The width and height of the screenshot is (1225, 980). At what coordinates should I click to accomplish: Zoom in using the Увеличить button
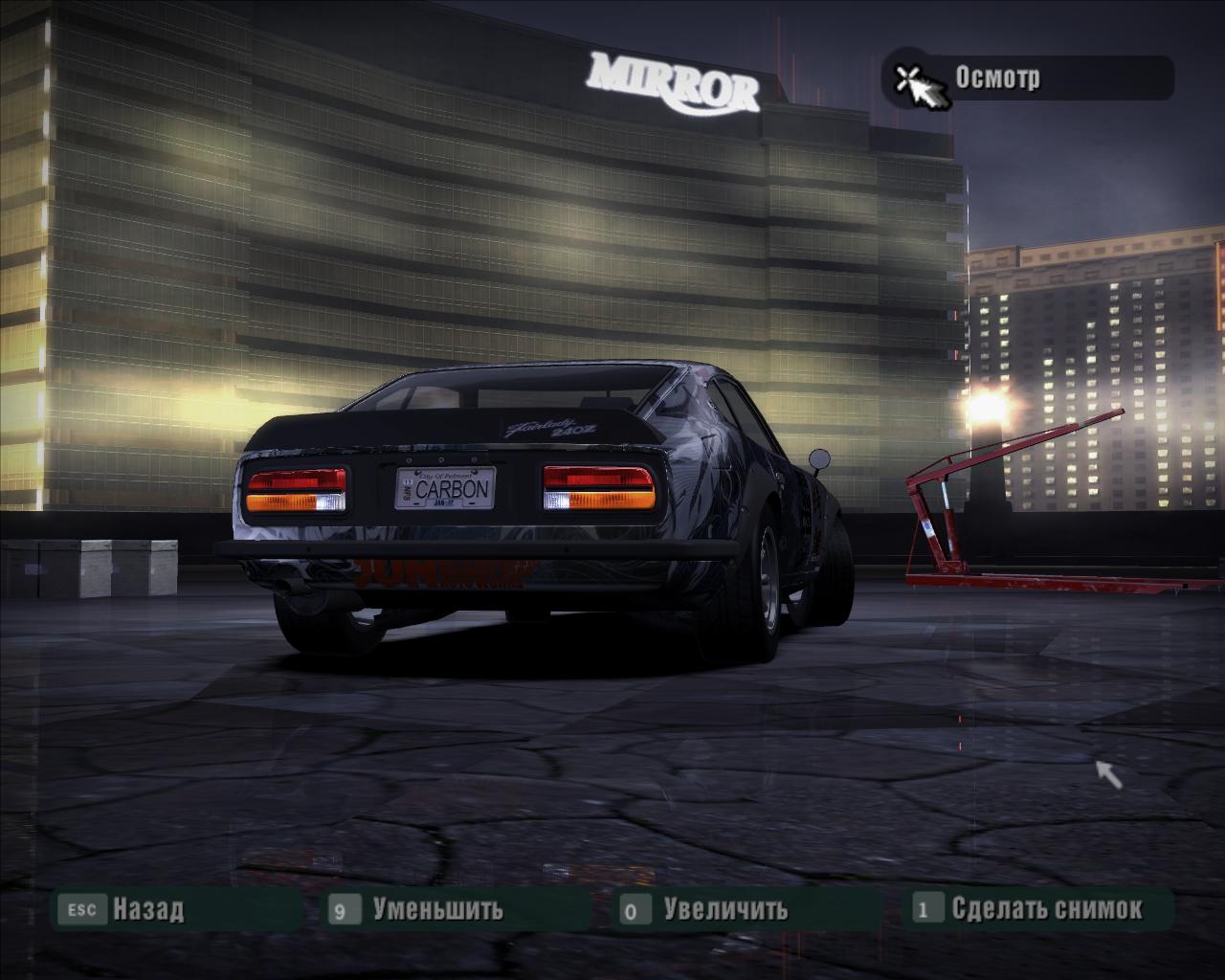pos(724,908)
